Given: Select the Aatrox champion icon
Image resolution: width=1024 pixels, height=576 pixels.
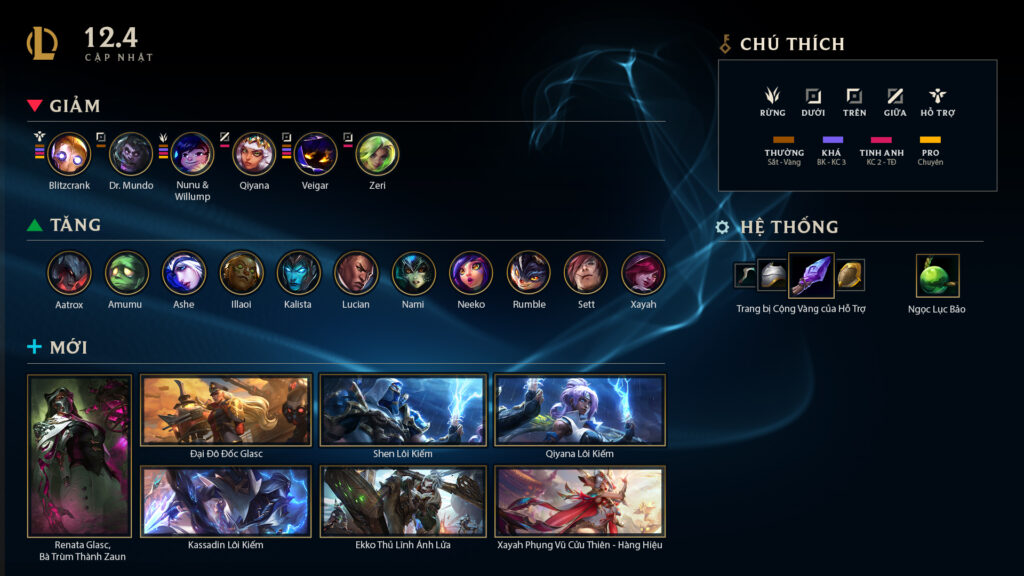Looking at the screenshot, I should tap(69, 272).
